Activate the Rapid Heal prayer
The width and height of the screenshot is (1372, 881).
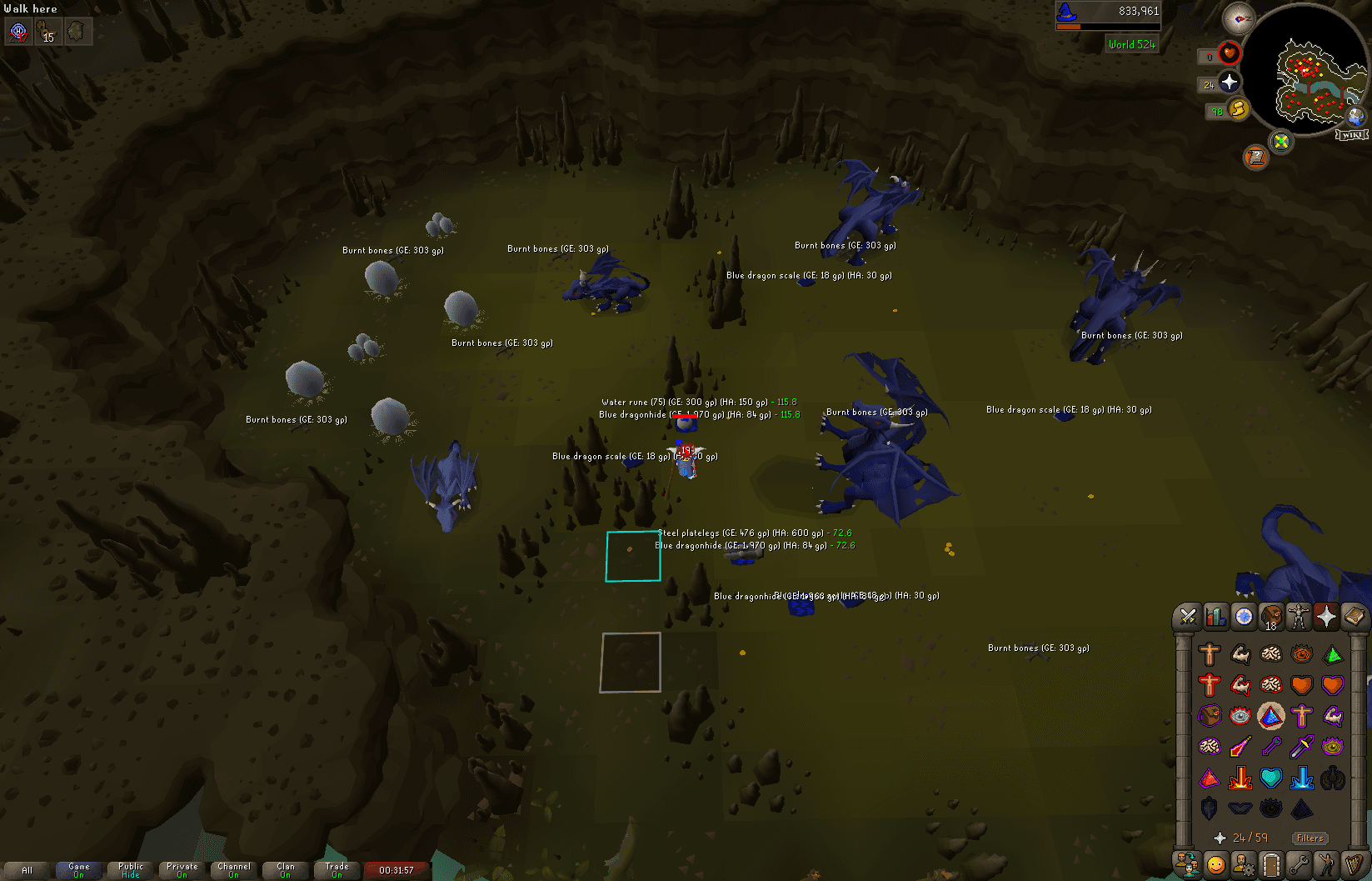coord(1331,685)
